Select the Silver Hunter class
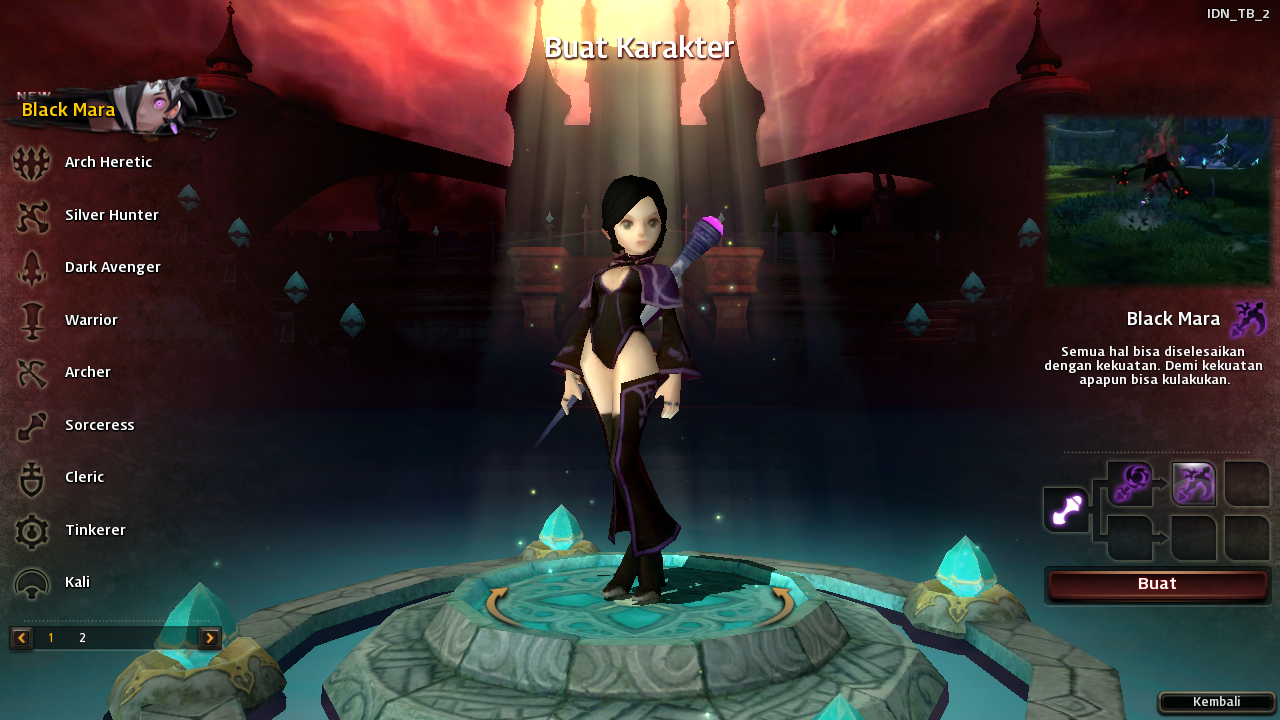This screenshot has height=720, width=1280. 111,215
